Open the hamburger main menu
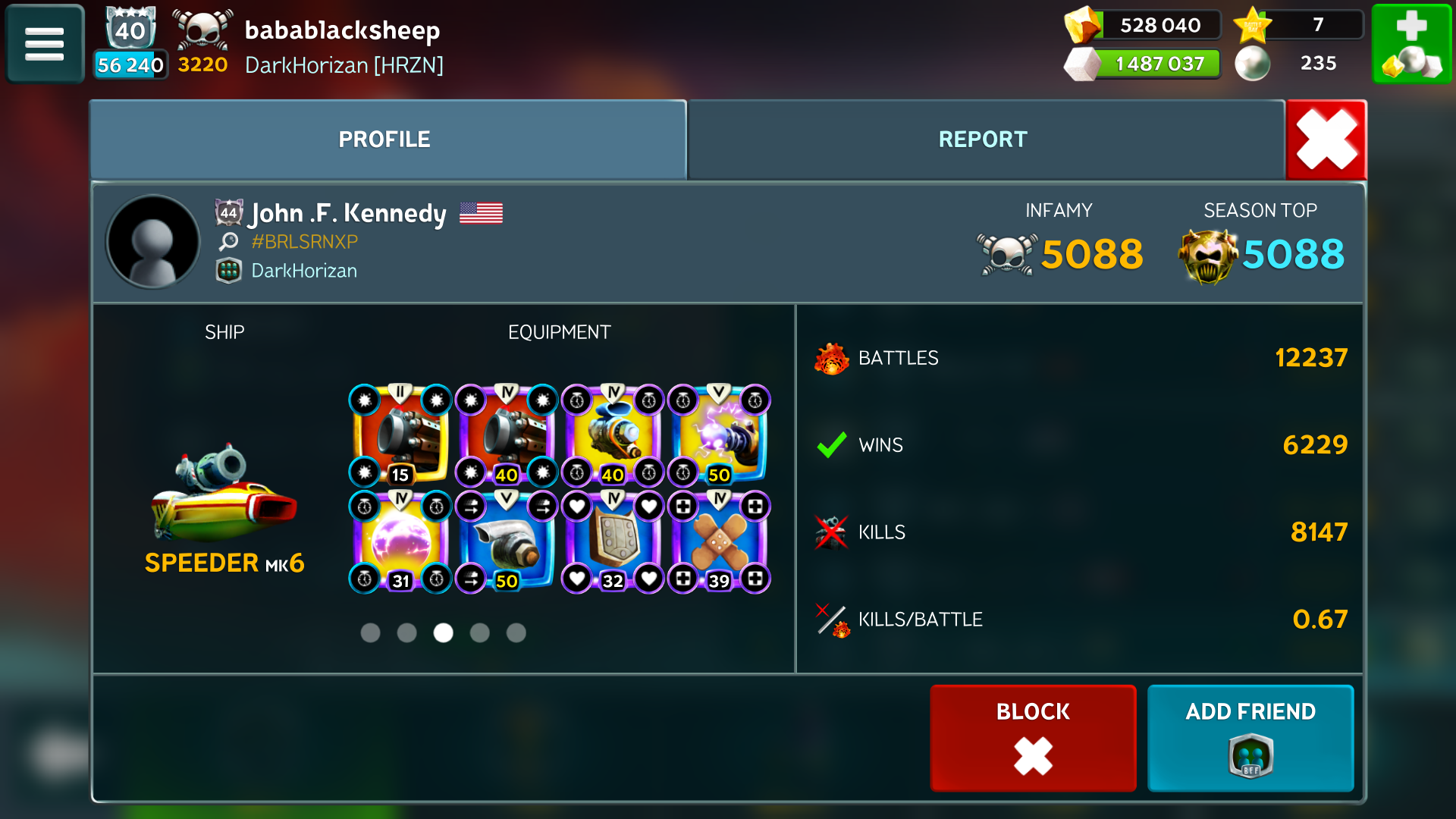 [45, 43]
